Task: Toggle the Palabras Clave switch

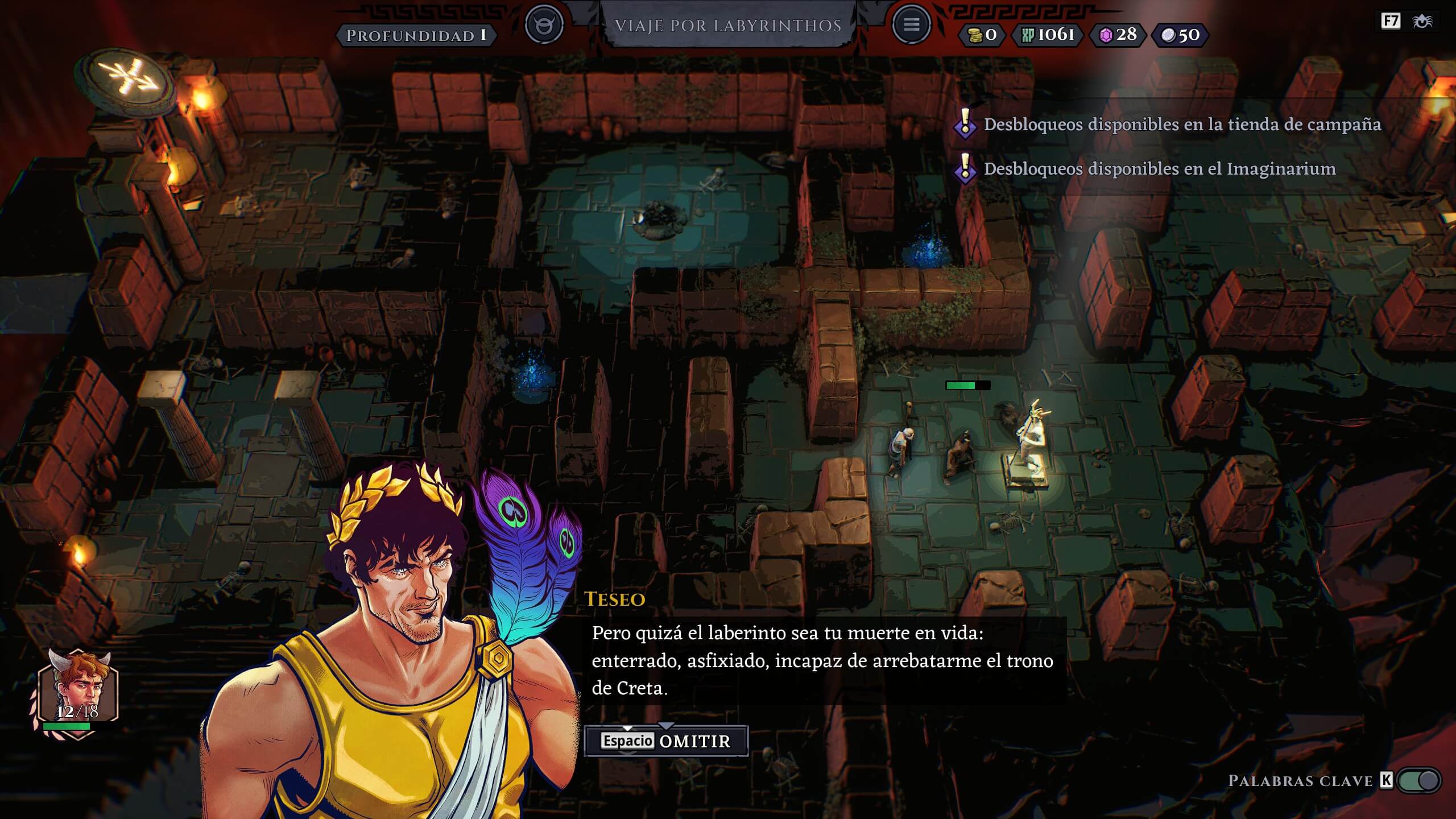Action: [x=1419, y=780]
